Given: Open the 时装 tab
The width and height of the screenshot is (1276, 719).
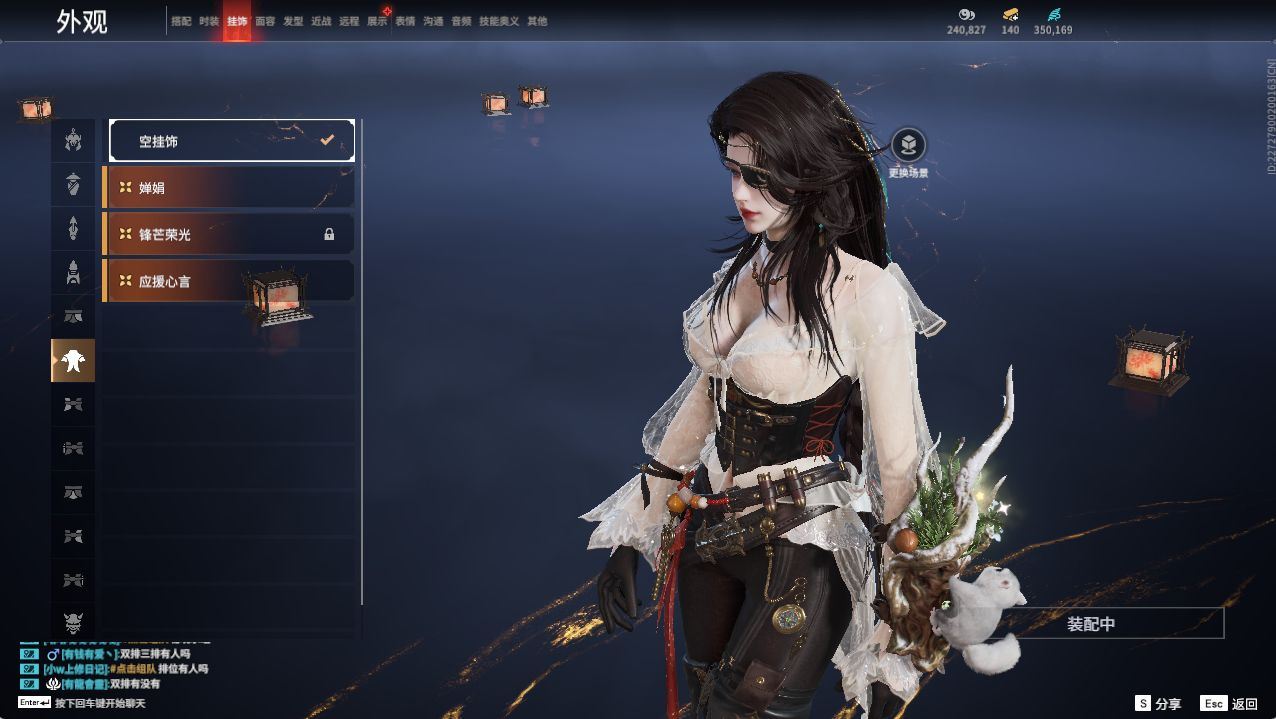Looking at the screenshot, I should coord(209,21).
